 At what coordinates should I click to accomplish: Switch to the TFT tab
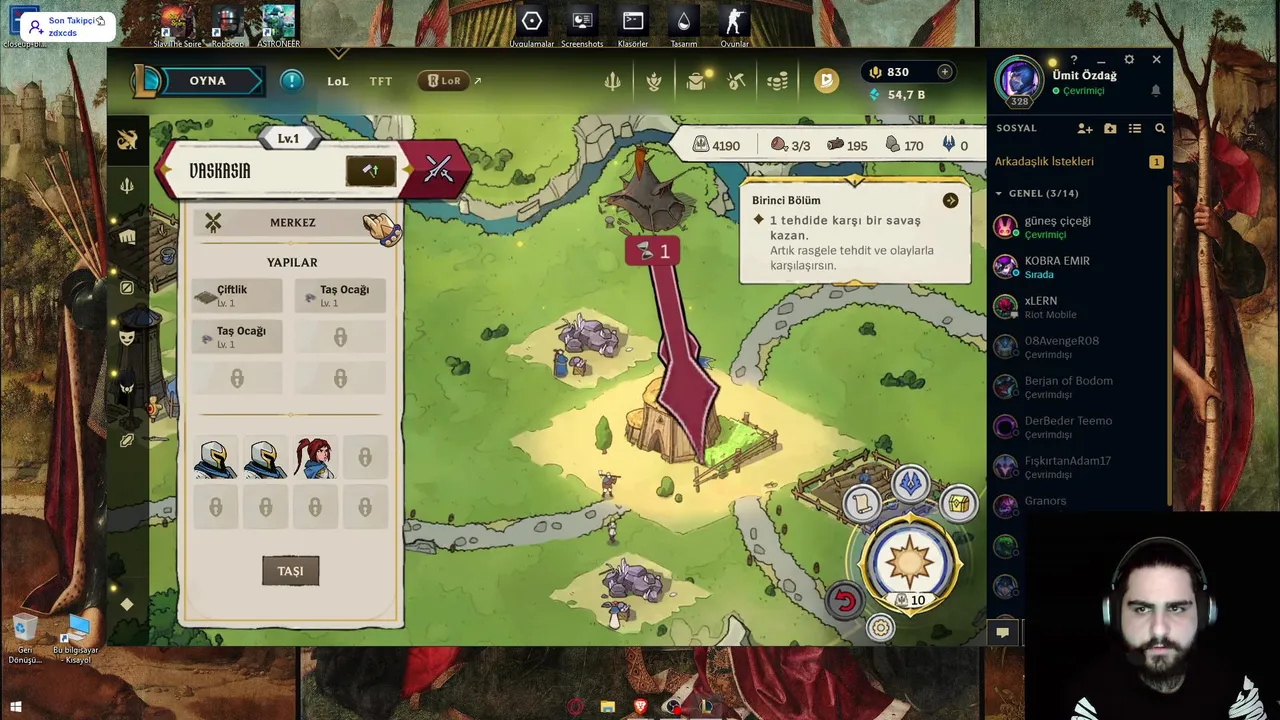(381, 81)
